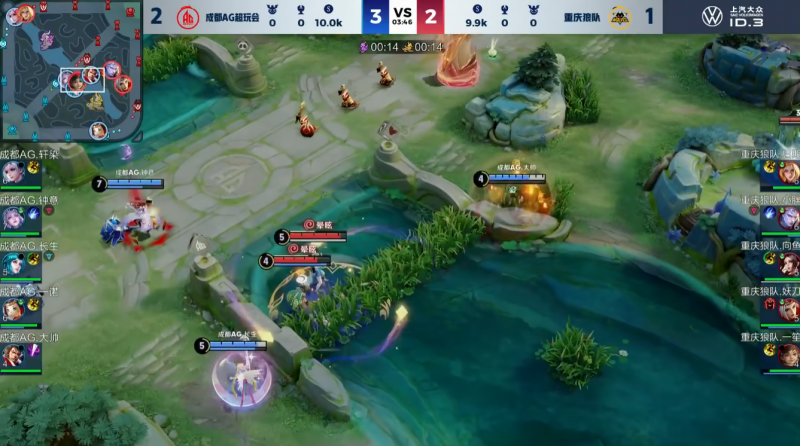800x446 pixels.
Task: Click the 成都AG超玩会 team logo
Action: point(188,18)
